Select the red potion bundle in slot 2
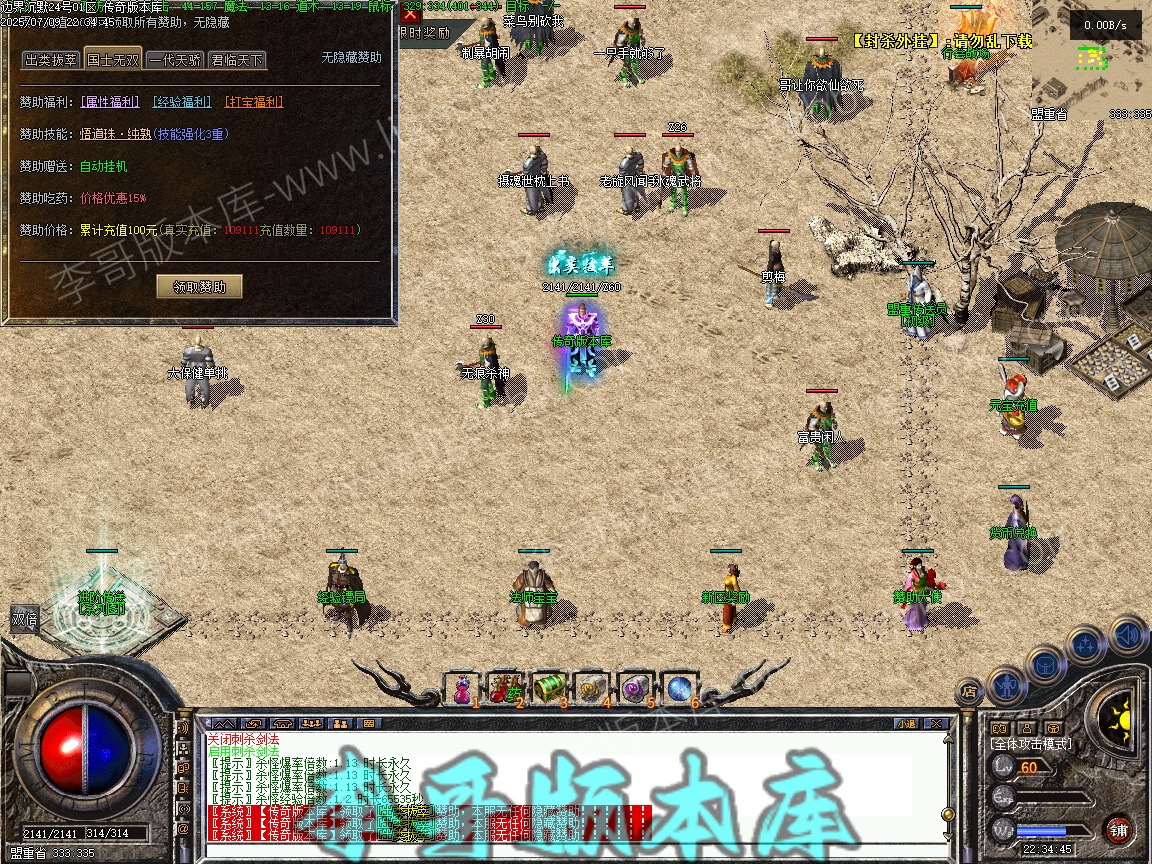1152x864 pixels. click(x=506, y=688)
